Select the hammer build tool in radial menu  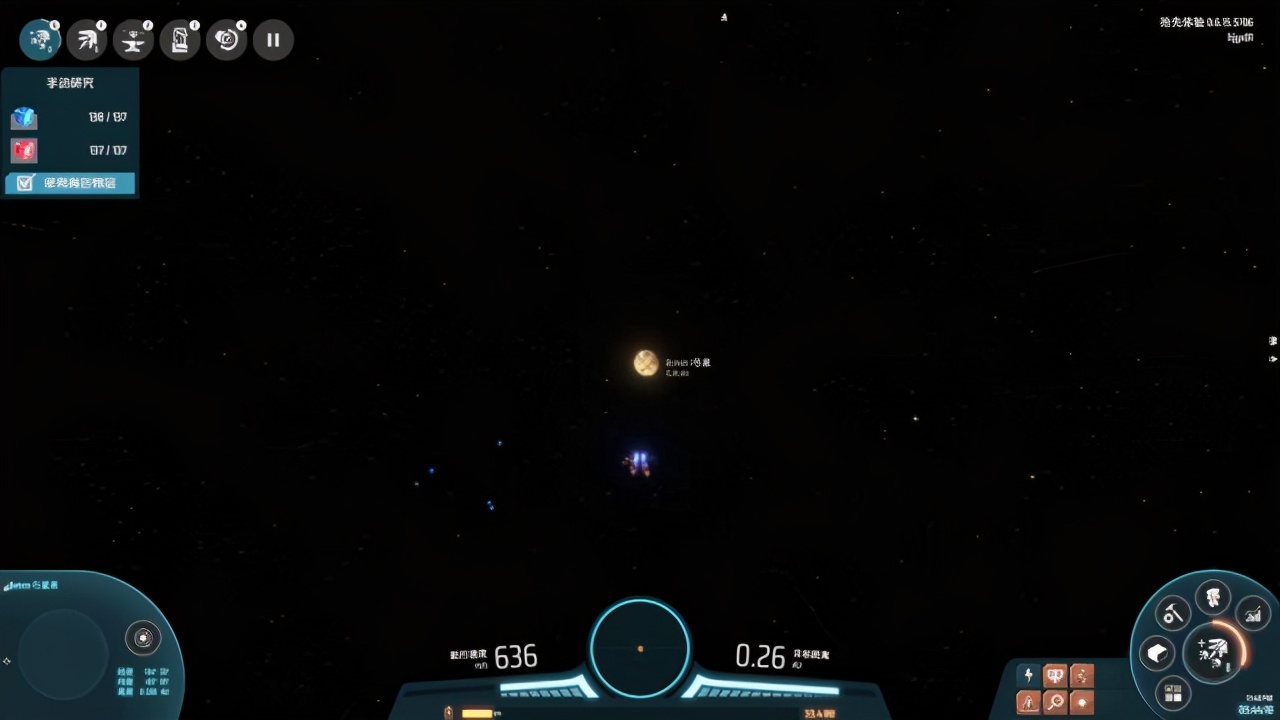point(1172,613)
